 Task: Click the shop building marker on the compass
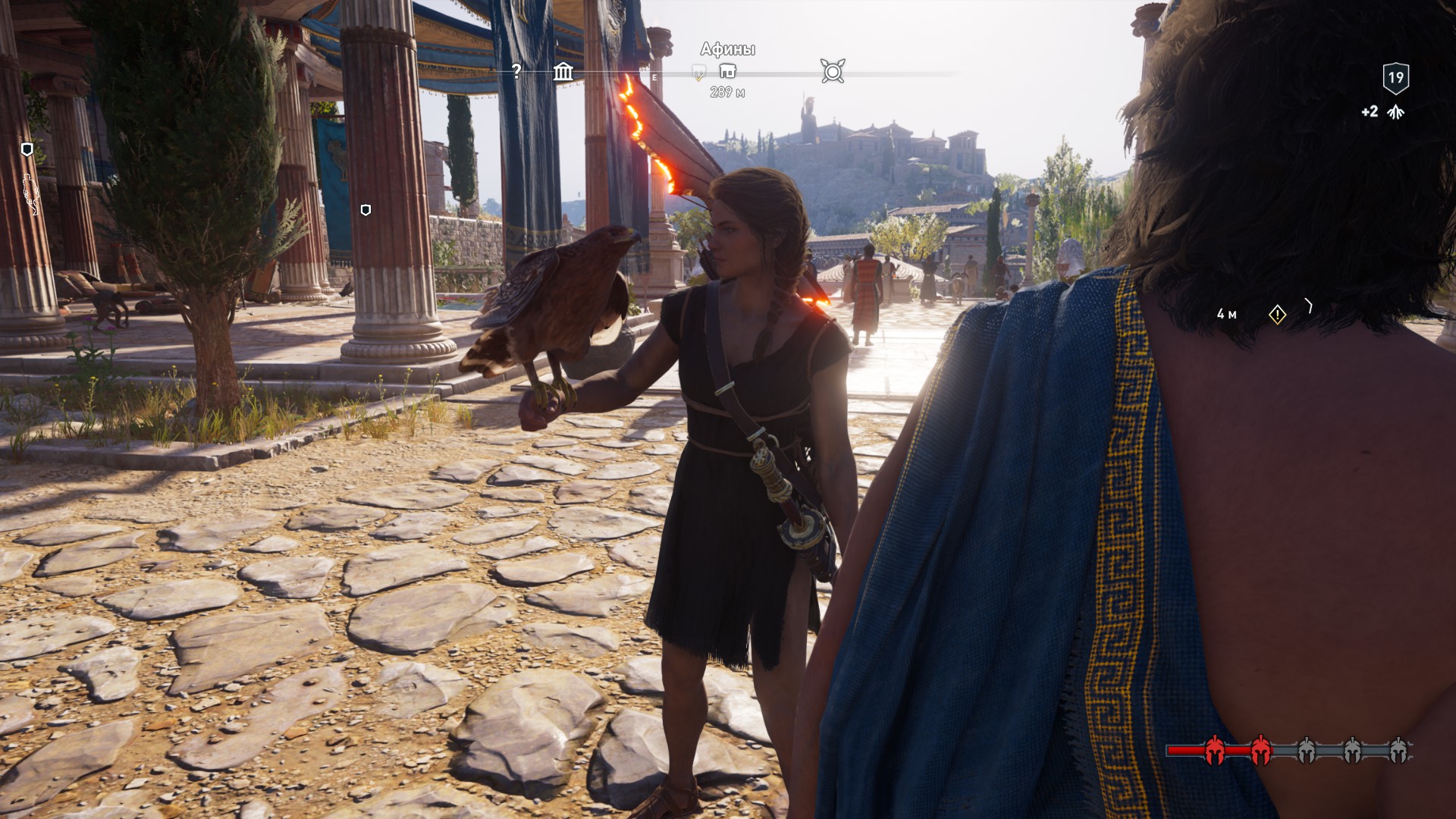[727, 71]
